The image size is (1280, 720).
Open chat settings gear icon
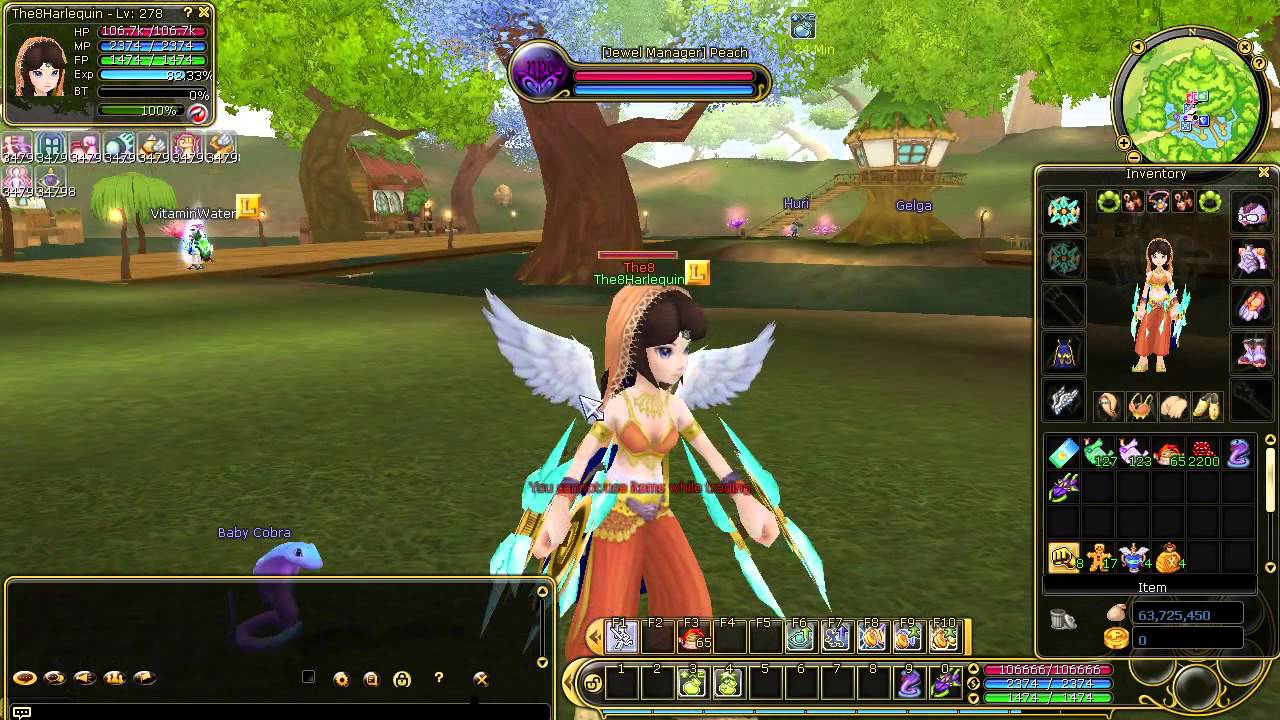click(x=341, y=679)
